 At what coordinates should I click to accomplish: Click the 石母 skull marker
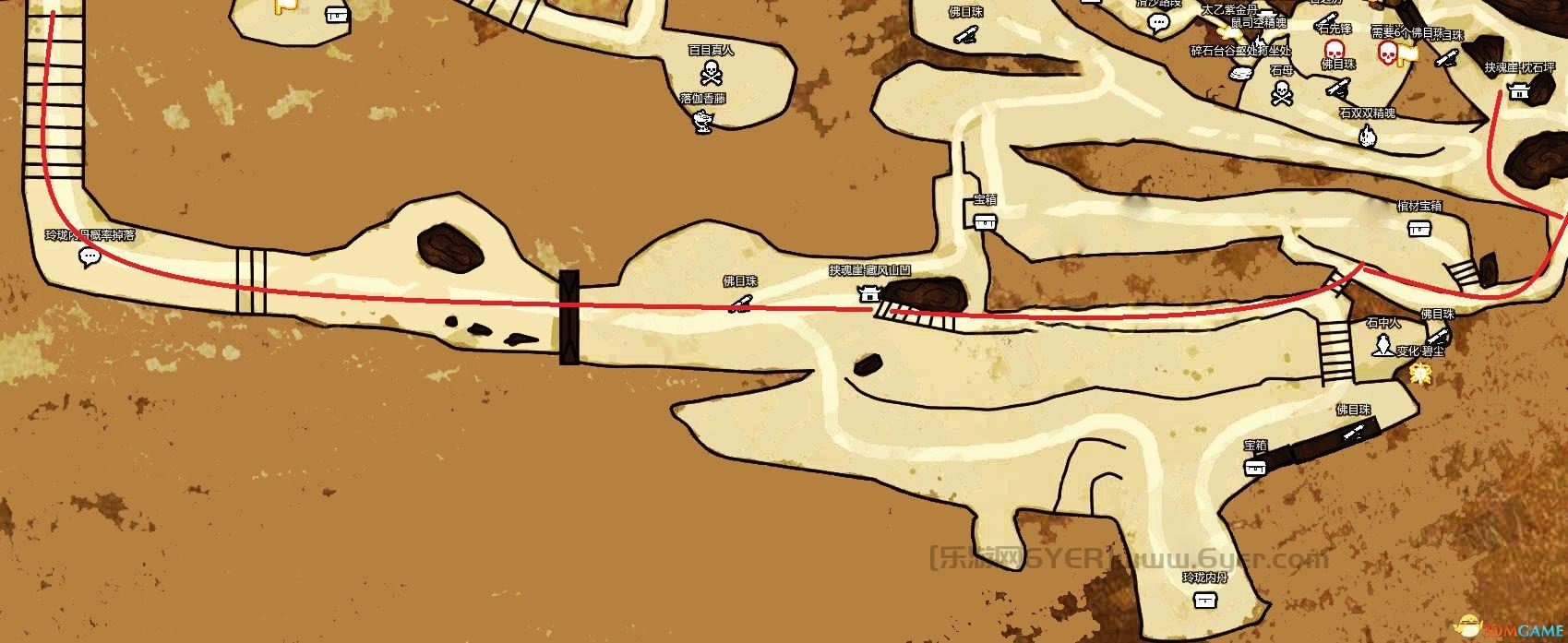pos(1281,91)
